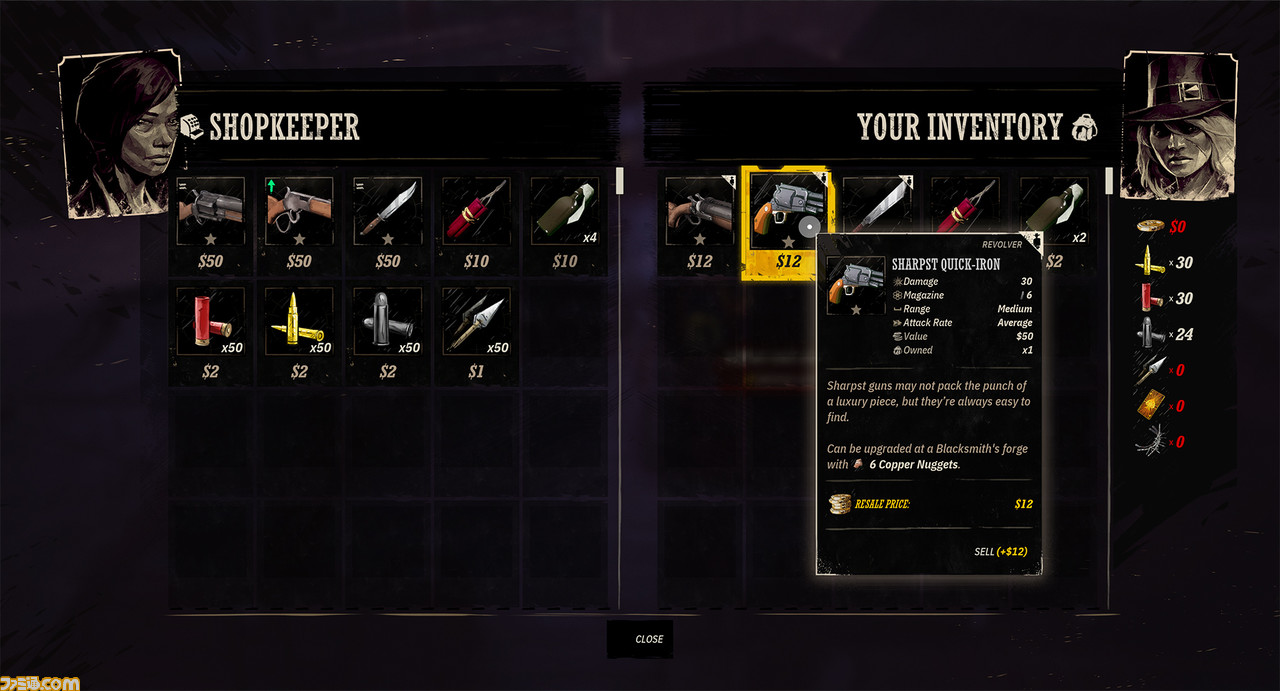Viewport: 1280px width, 691px height.
Task: Buy red shotgun shells from shopkeeper
Action: [x=211, y=322]
